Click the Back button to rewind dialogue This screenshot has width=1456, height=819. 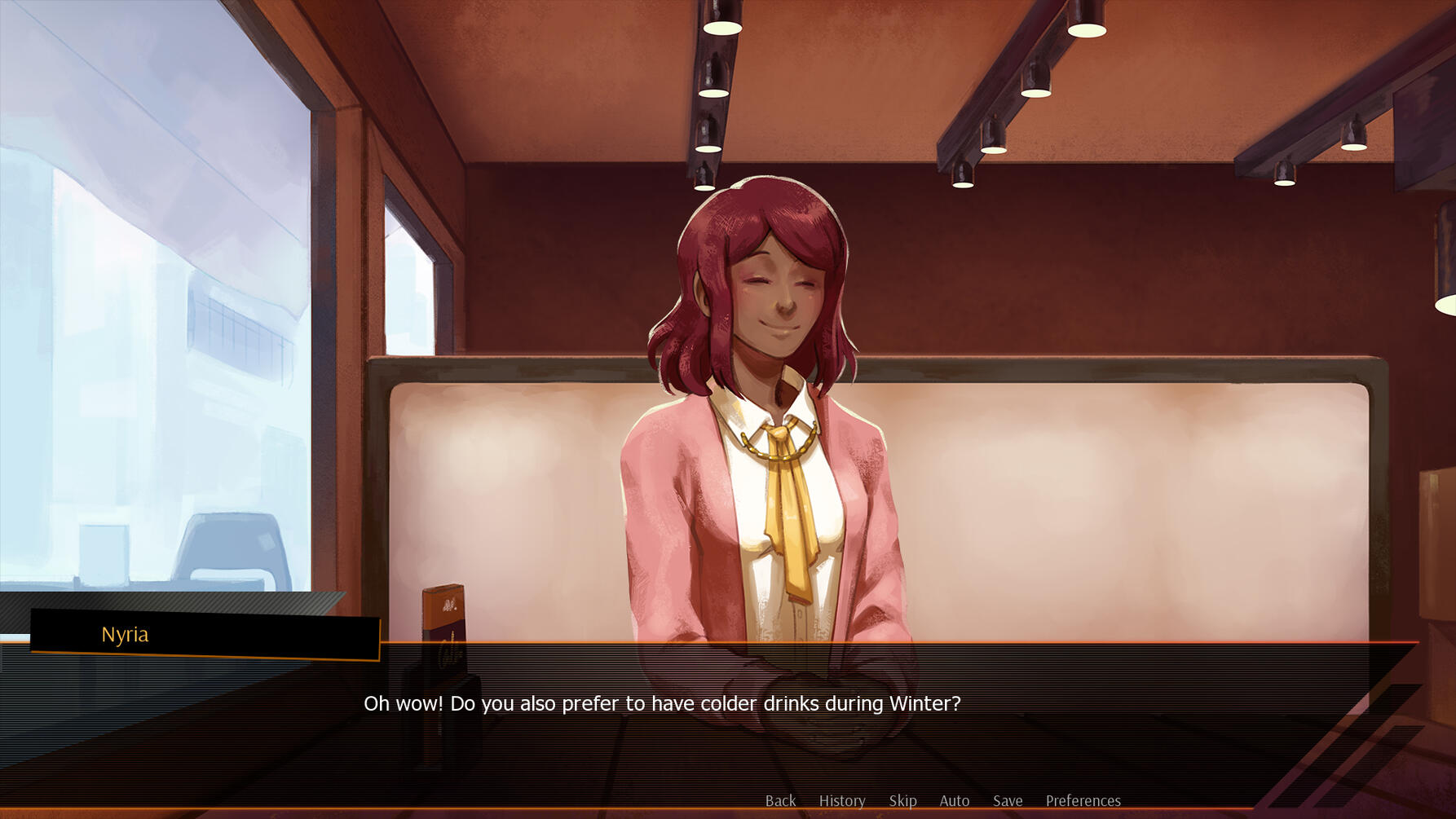click(780, 800)
